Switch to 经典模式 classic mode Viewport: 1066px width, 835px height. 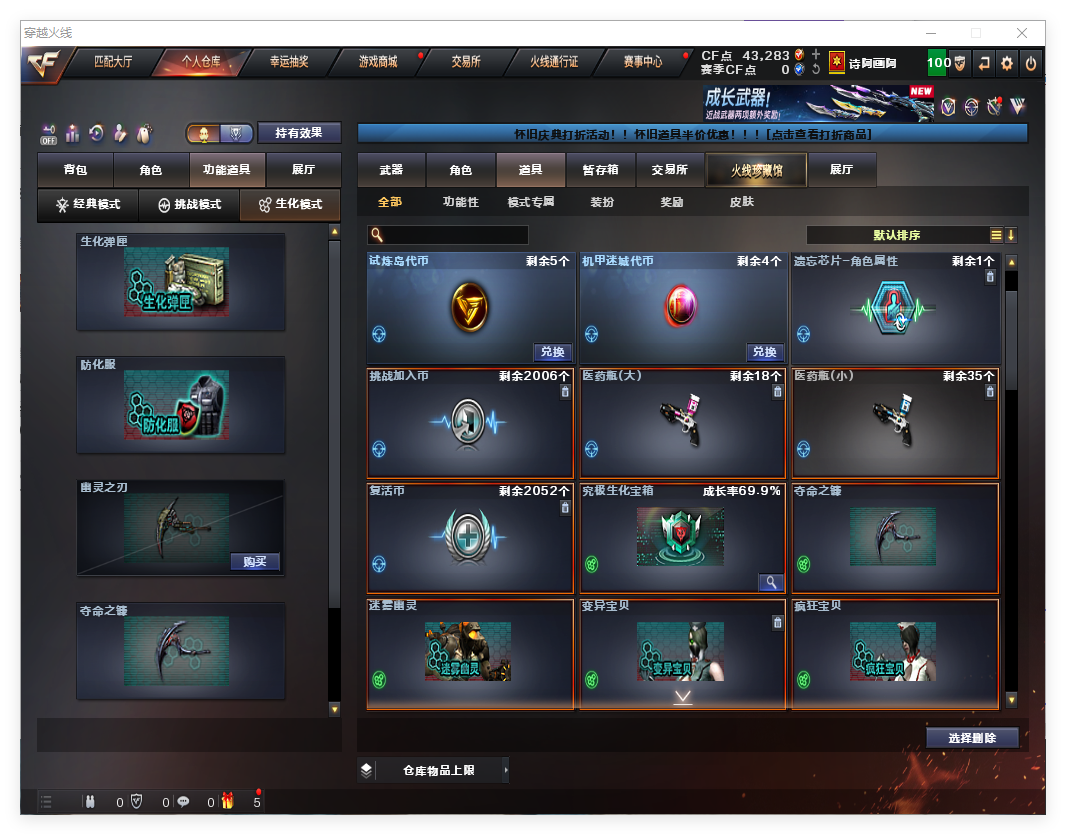pos(88,205)
